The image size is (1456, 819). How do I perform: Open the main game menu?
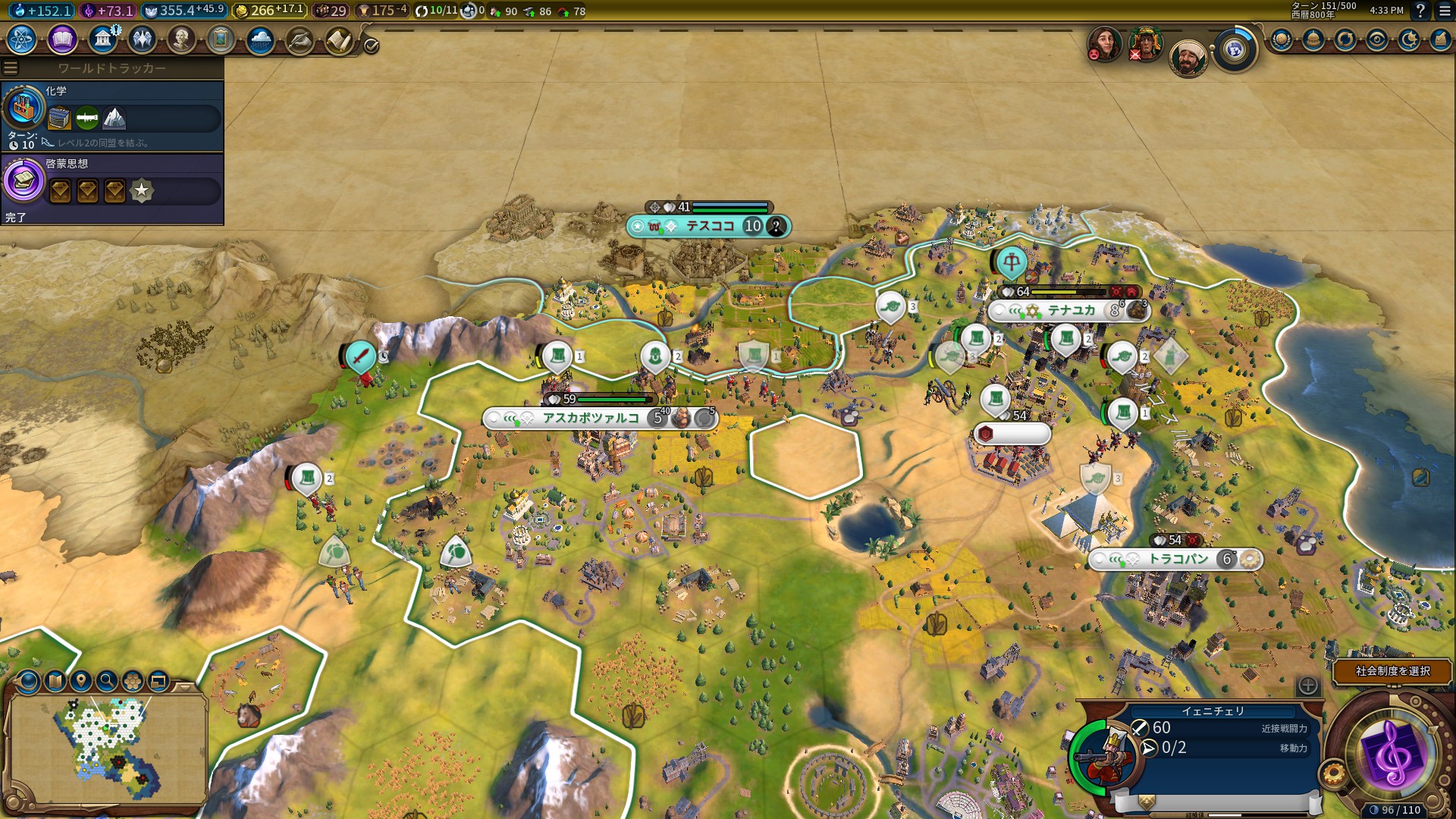pos(1444,11)
